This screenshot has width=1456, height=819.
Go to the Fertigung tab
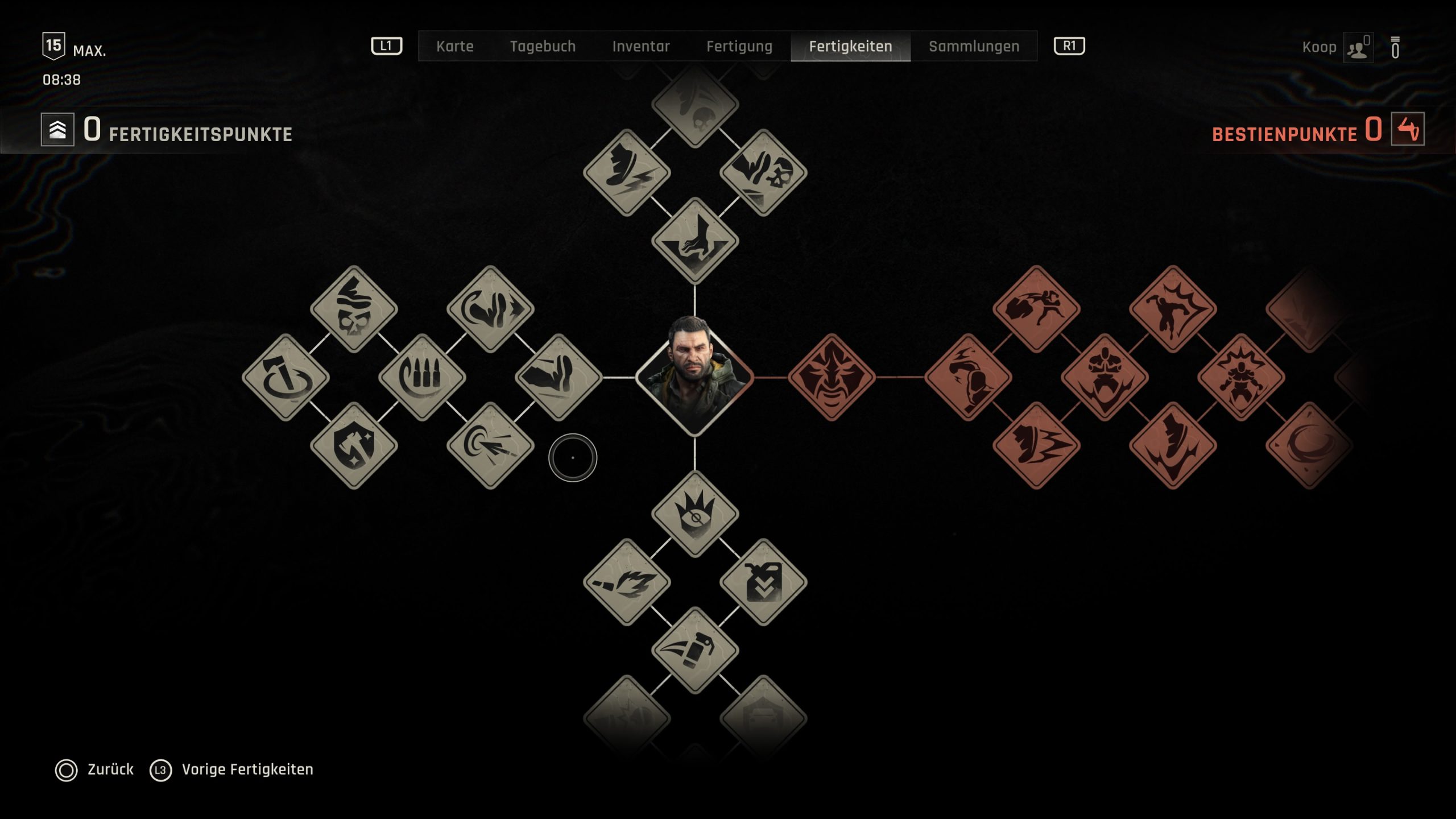coord(739,46)
